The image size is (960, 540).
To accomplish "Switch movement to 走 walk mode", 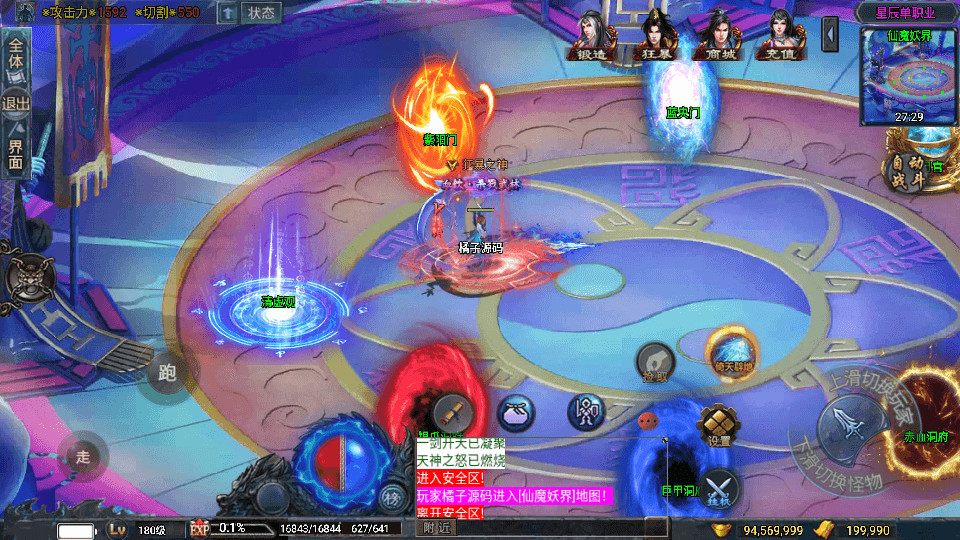I will 83,456.
